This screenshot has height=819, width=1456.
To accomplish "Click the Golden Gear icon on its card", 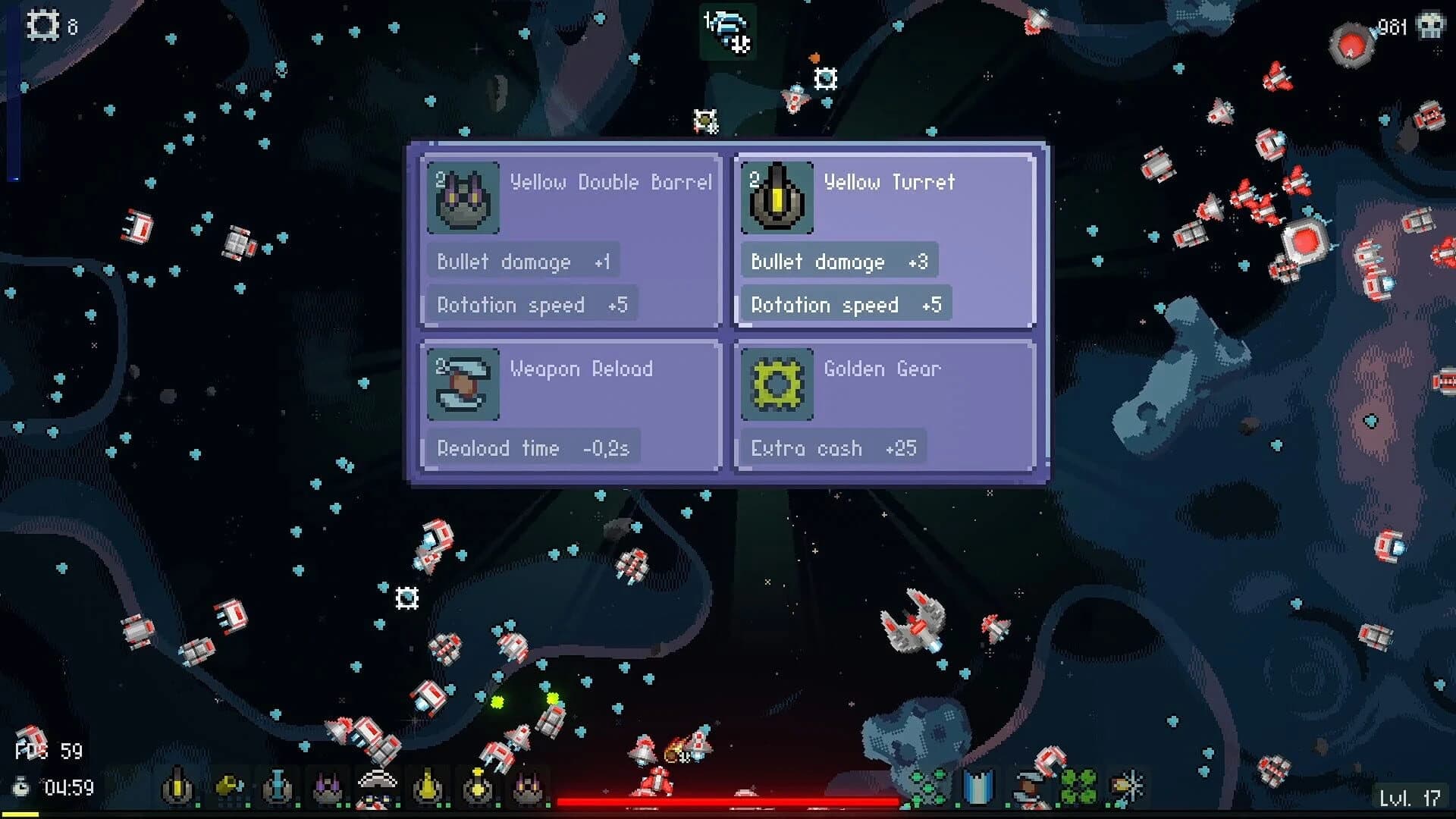I will (777, 385).
